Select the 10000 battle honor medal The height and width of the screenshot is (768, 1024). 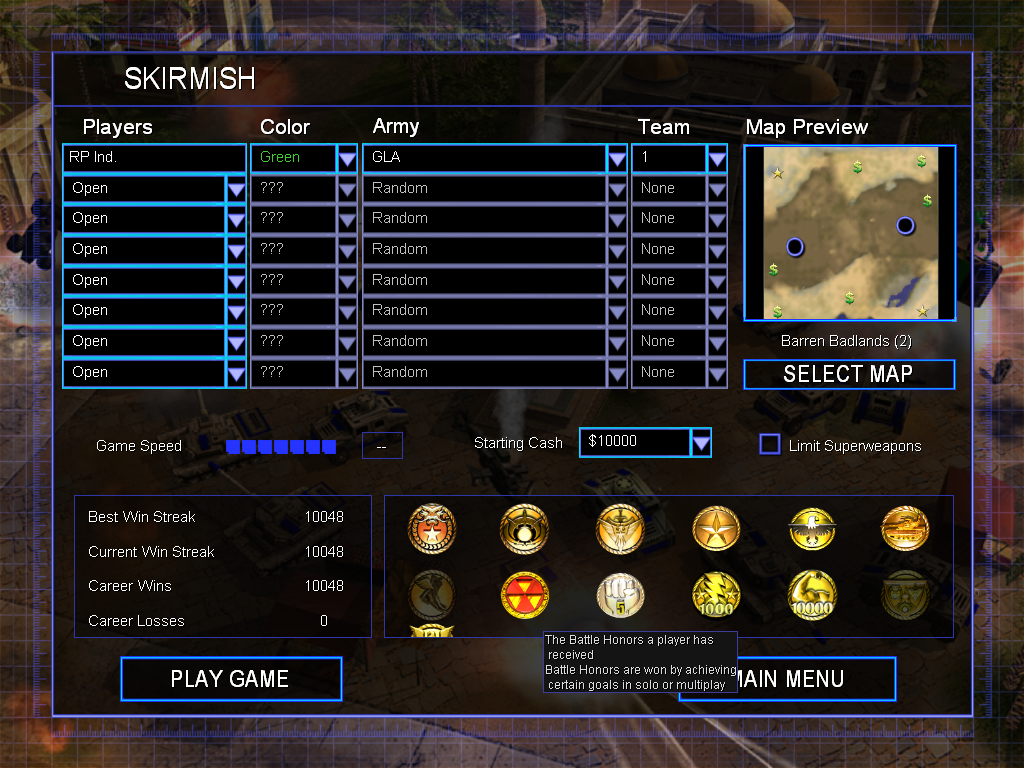click(812, 595)
